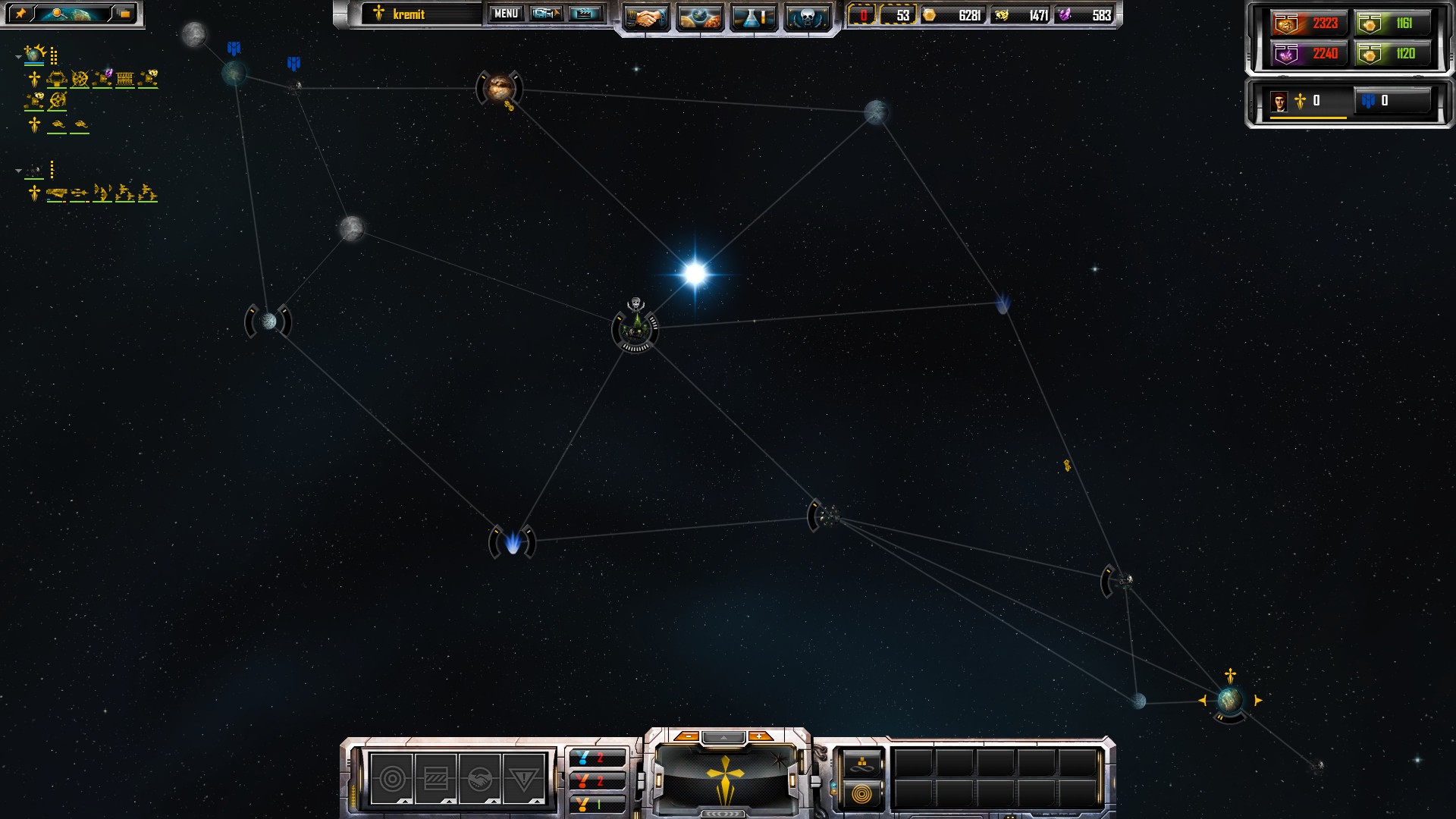Open the pirate skull screen
1456x819 pixels.
806,17
